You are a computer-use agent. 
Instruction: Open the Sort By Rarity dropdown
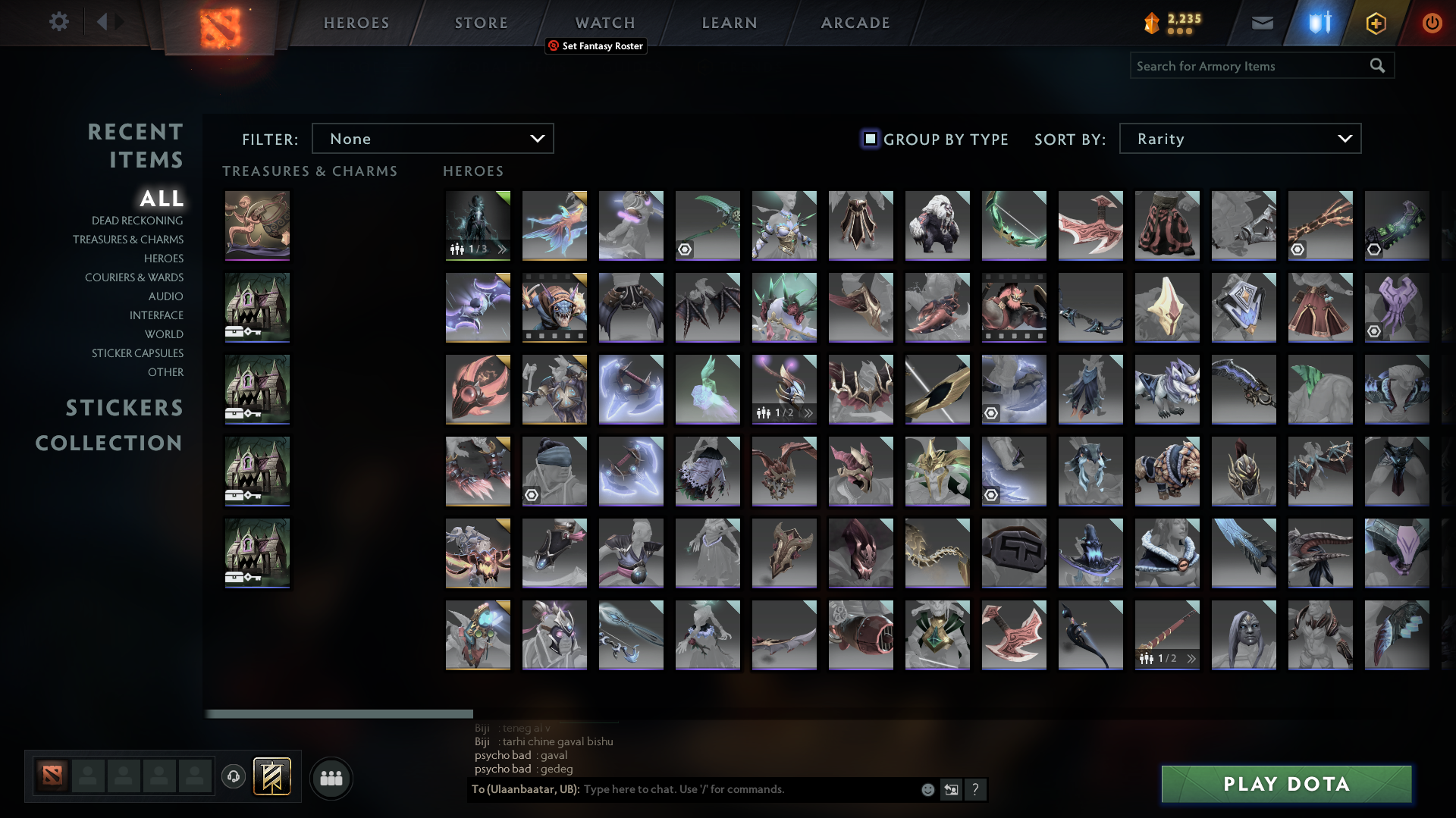[1239, 138]
